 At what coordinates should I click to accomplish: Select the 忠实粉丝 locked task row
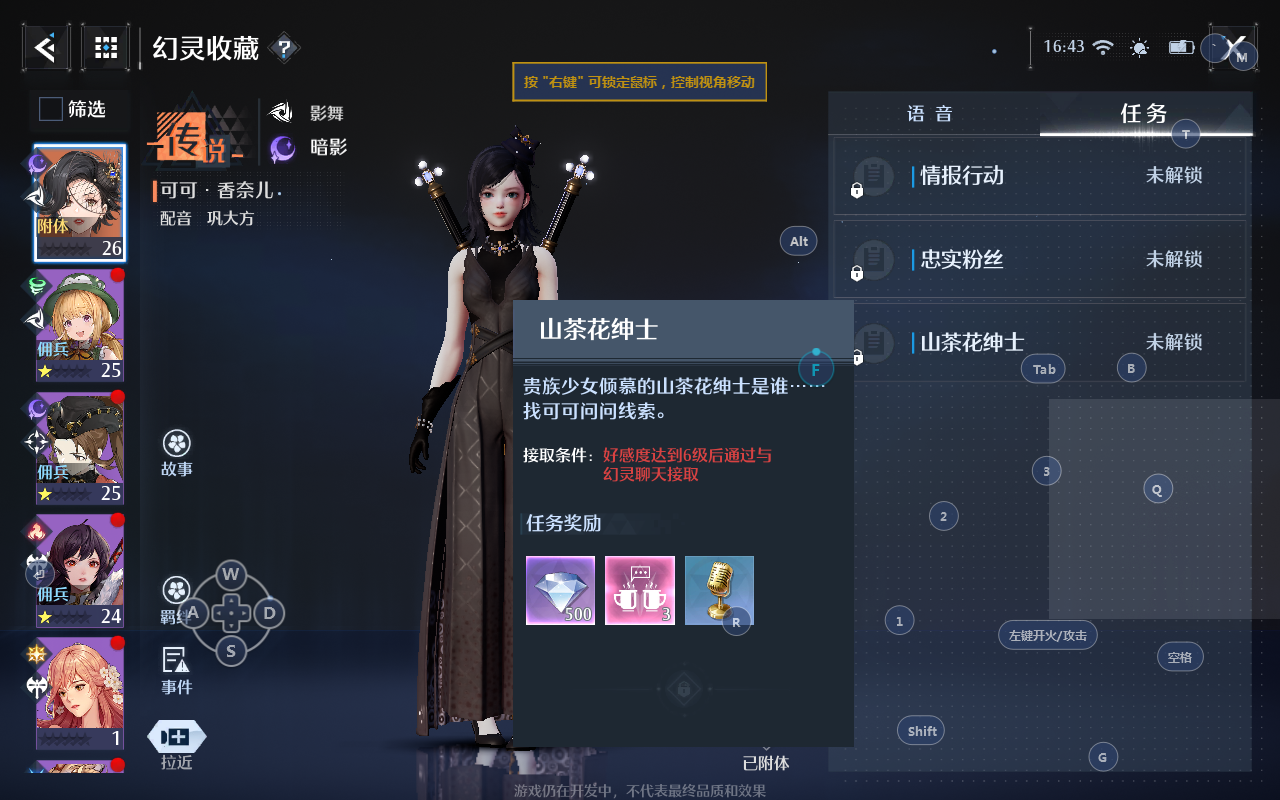pos(1040,260)
